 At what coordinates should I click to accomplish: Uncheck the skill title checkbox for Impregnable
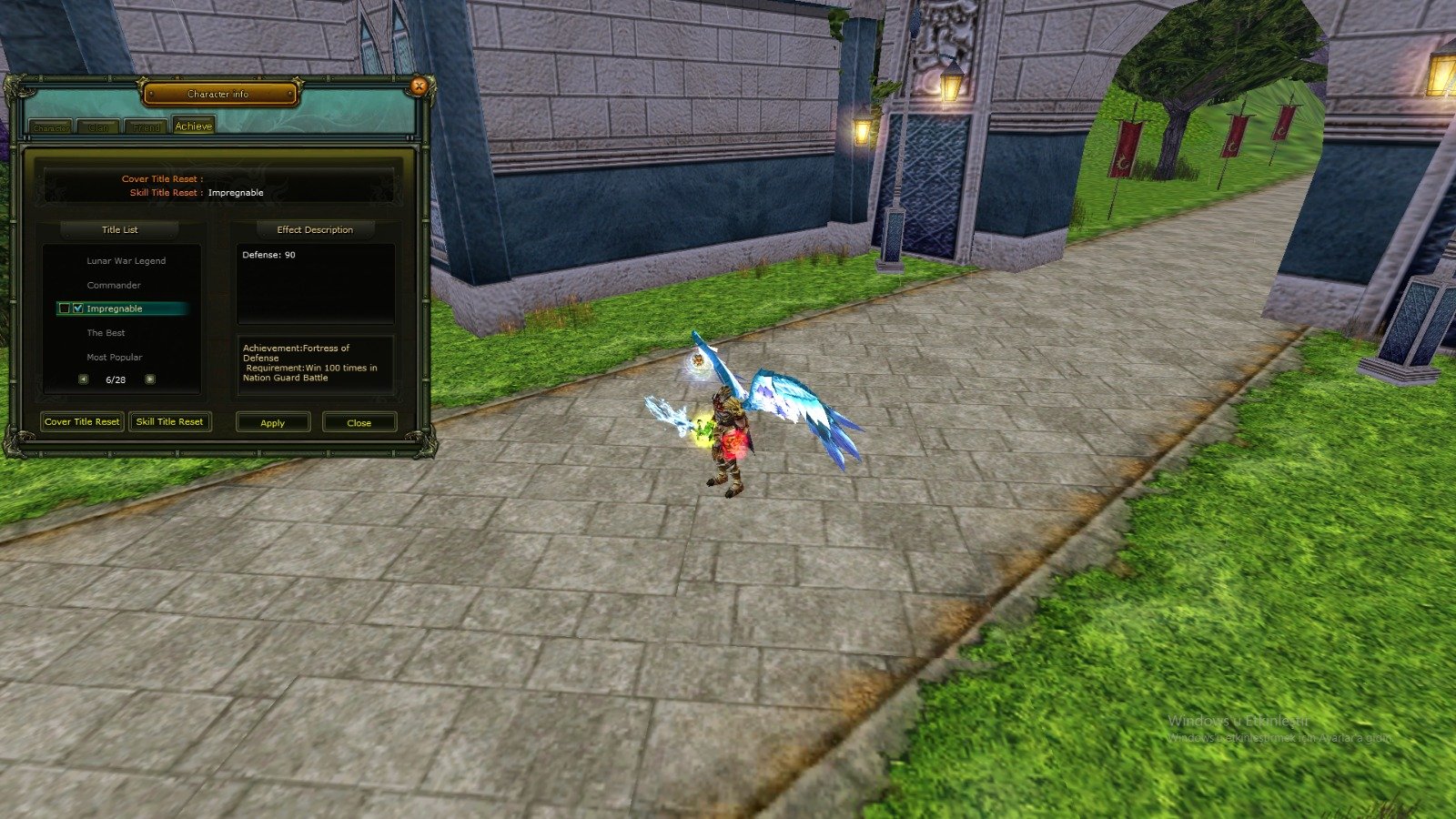[x=77, y=308]
